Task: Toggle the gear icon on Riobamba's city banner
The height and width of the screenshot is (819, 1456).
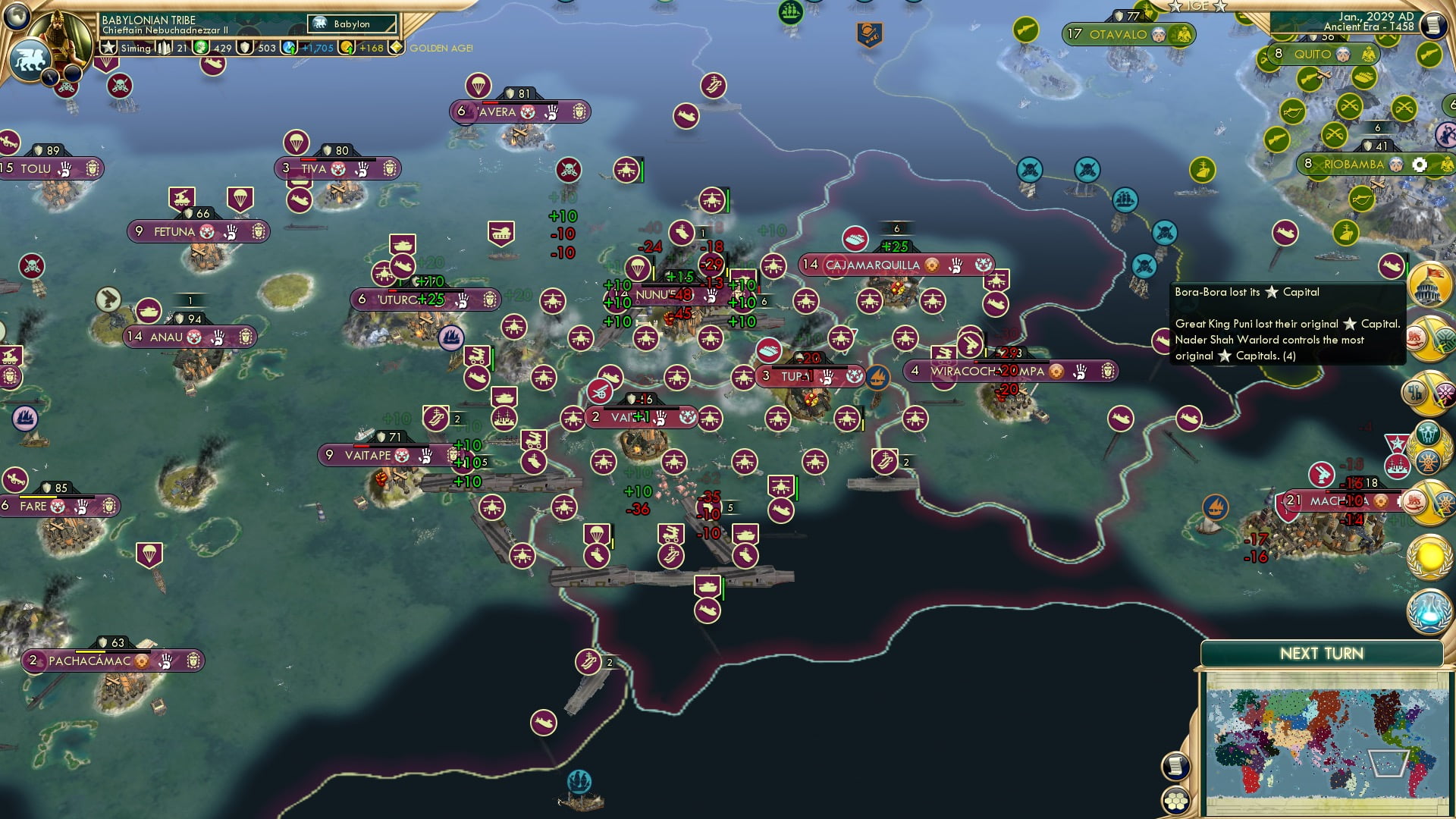Action: pos(1420,165)
